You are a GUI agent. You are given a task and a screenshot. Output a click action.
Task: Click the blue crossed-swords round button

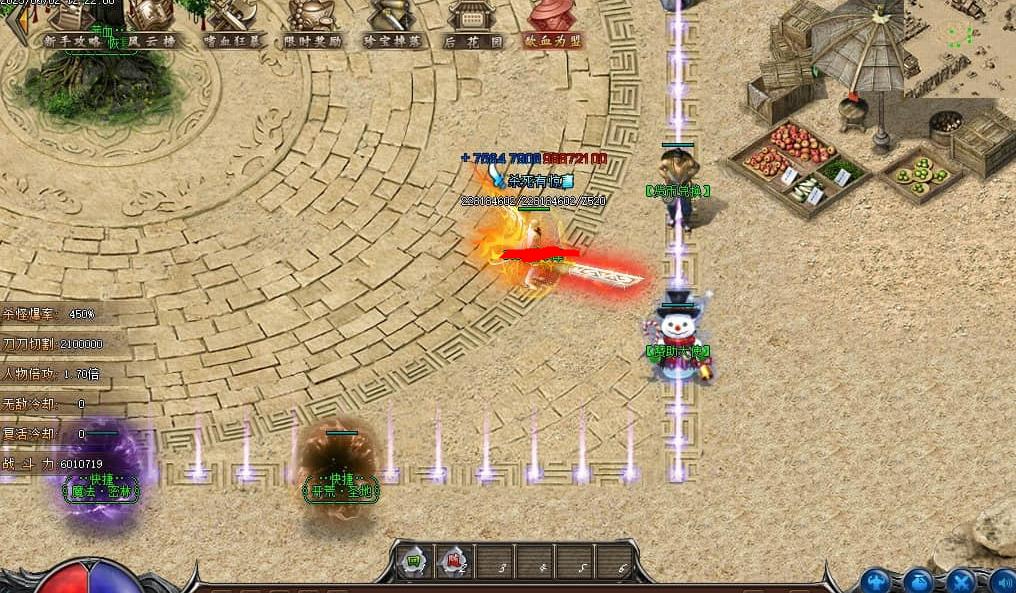pos(961,581)
